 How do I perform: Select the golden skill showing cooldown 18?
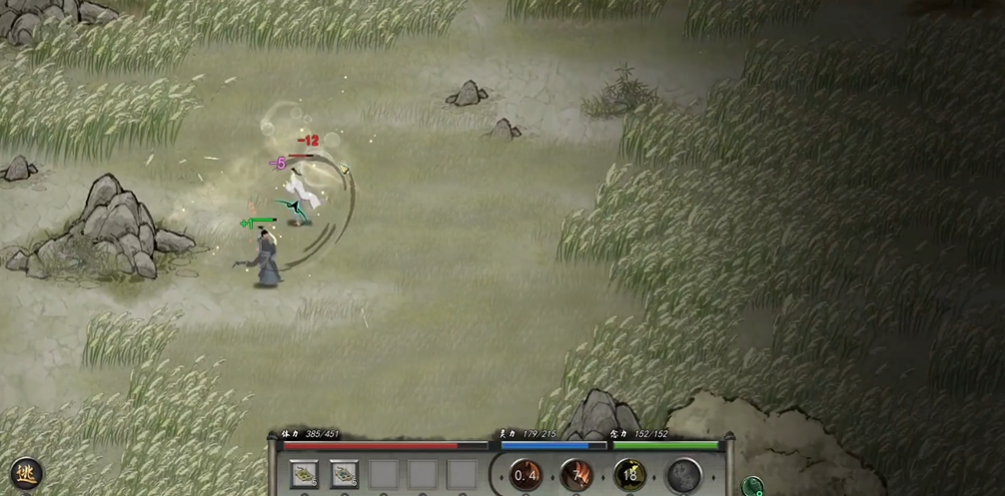pyautogui.click(x=630, y=475)
